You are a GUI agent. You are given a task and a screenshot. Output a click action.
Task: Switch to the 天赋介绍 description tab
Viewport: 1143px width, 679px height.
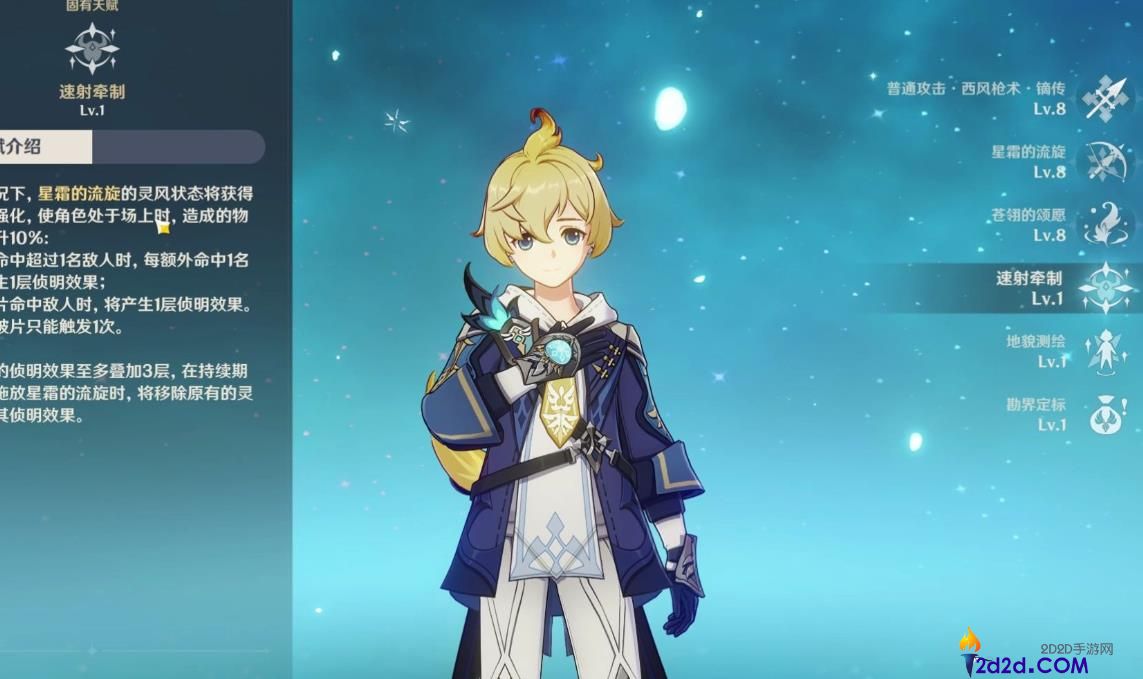click(30, 146)
